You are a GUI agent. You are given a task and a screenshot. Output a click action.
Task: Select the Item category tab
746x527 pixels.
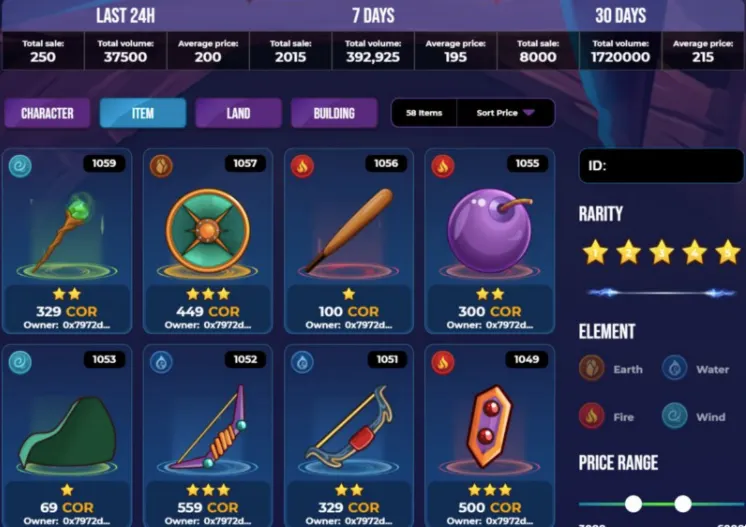(143, 113)
